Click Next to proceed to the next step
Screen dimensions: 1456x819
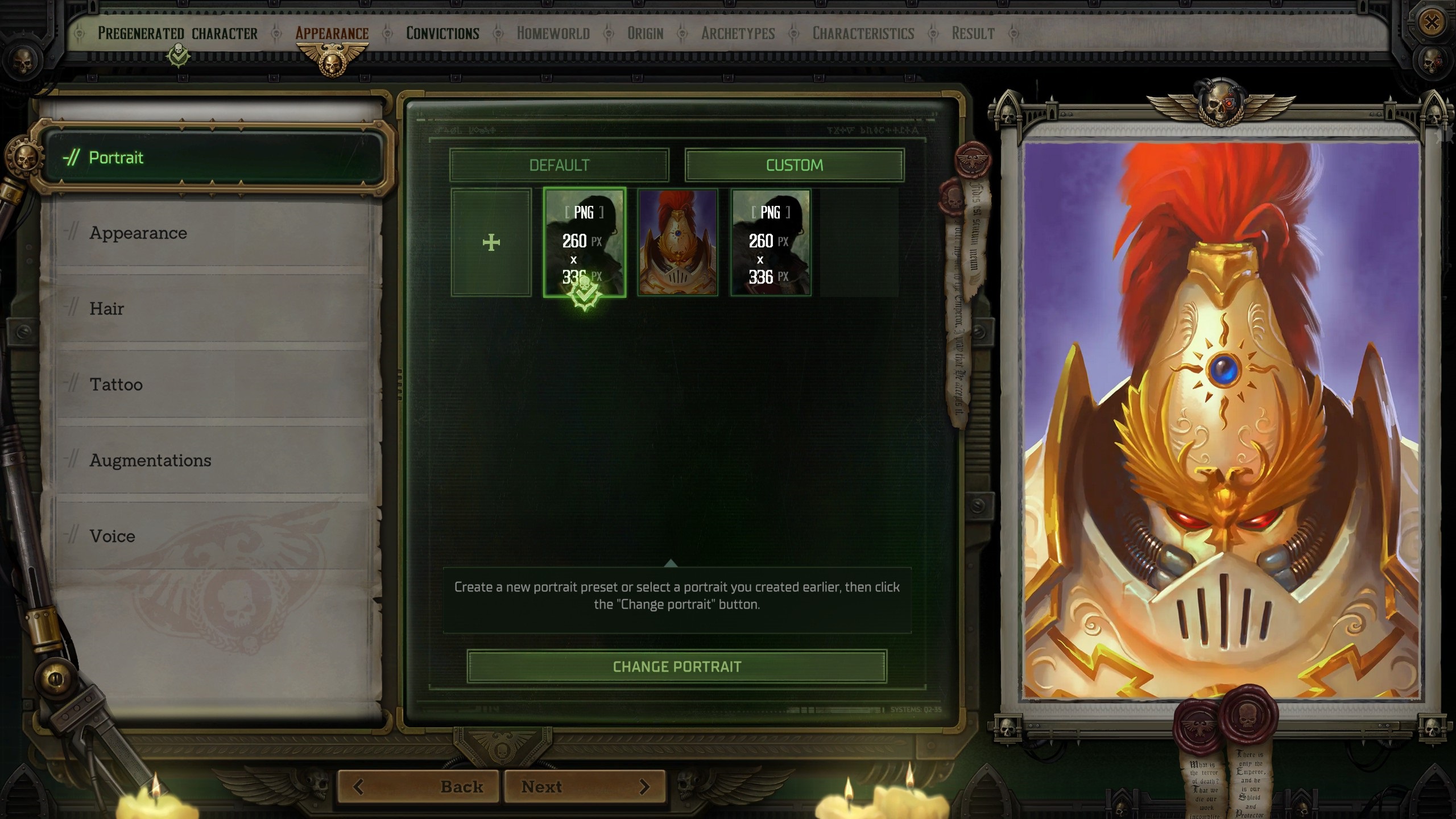point(541,785)
